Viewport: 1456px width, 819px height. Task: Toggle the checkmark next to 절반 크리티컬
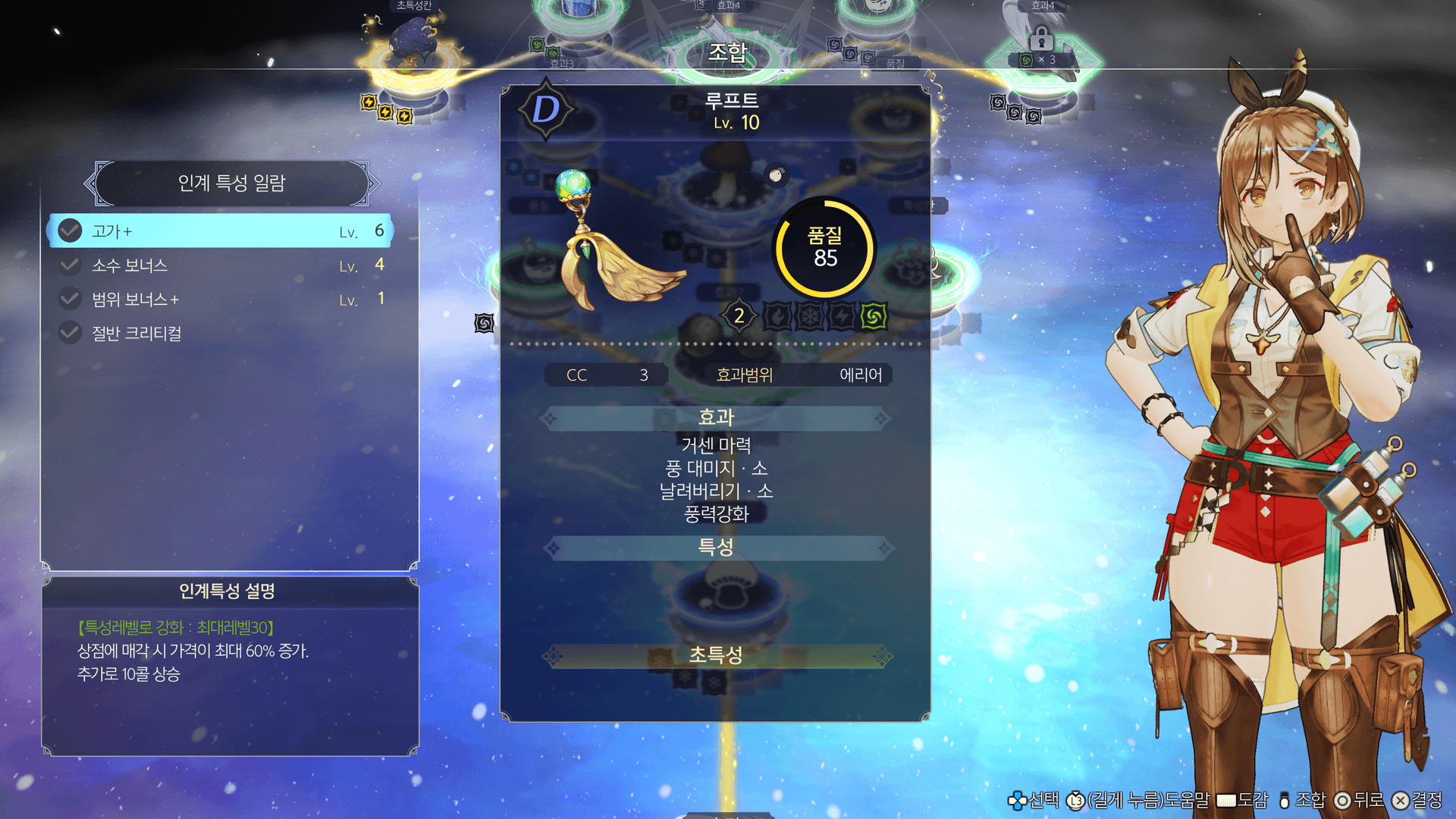[70, 334]
